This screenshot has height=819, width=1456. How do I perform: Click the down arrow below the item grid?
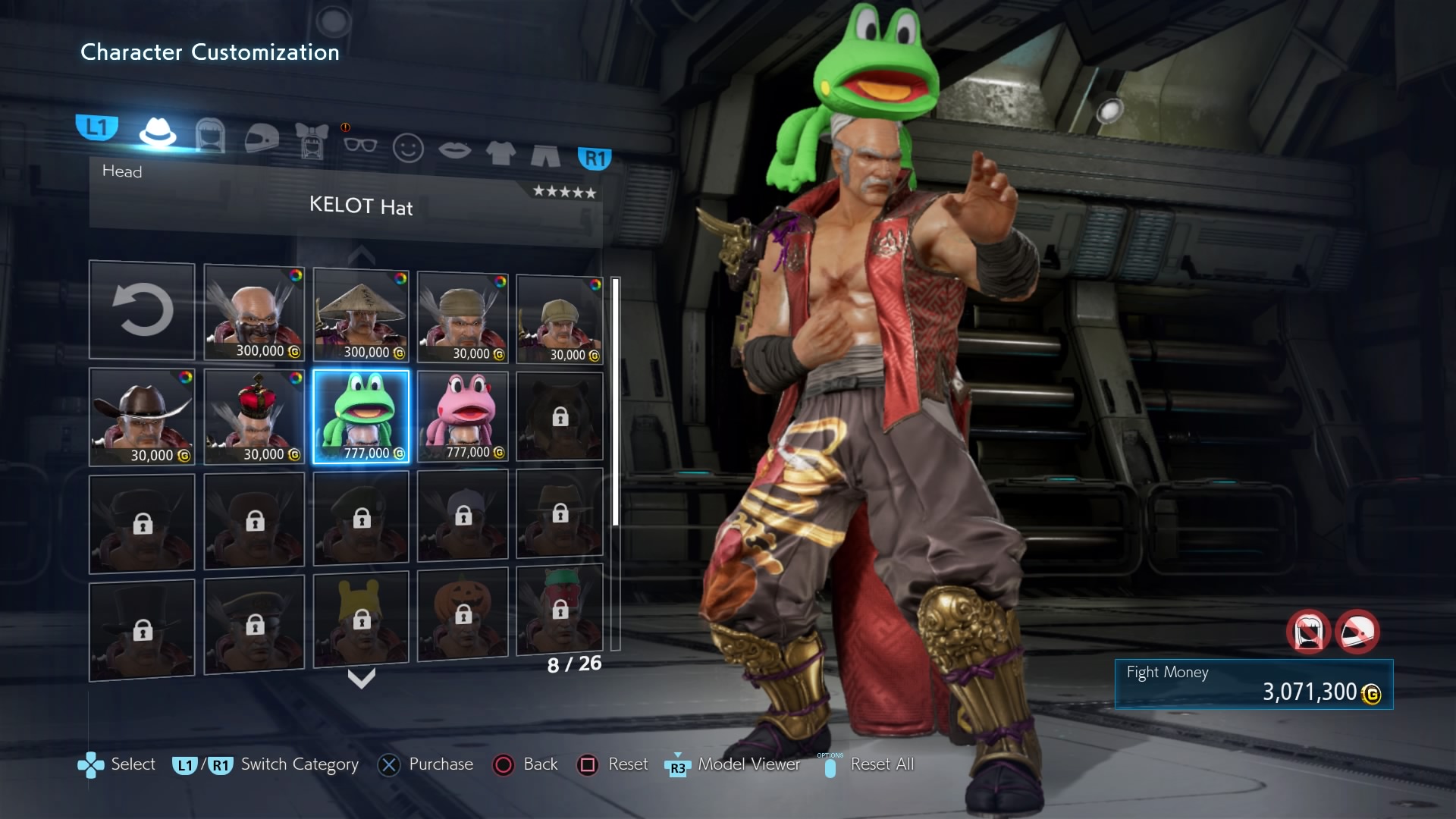click(x=361, y=678)
